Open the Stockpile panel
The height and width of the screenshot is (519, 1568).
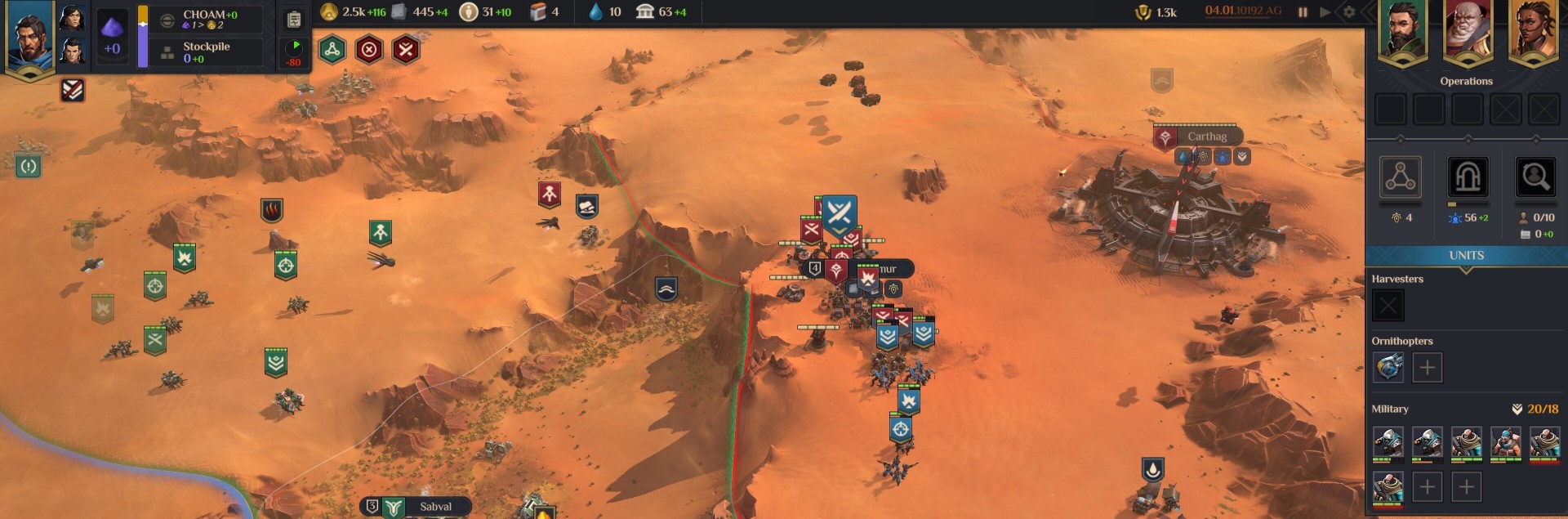click(206, 52)
